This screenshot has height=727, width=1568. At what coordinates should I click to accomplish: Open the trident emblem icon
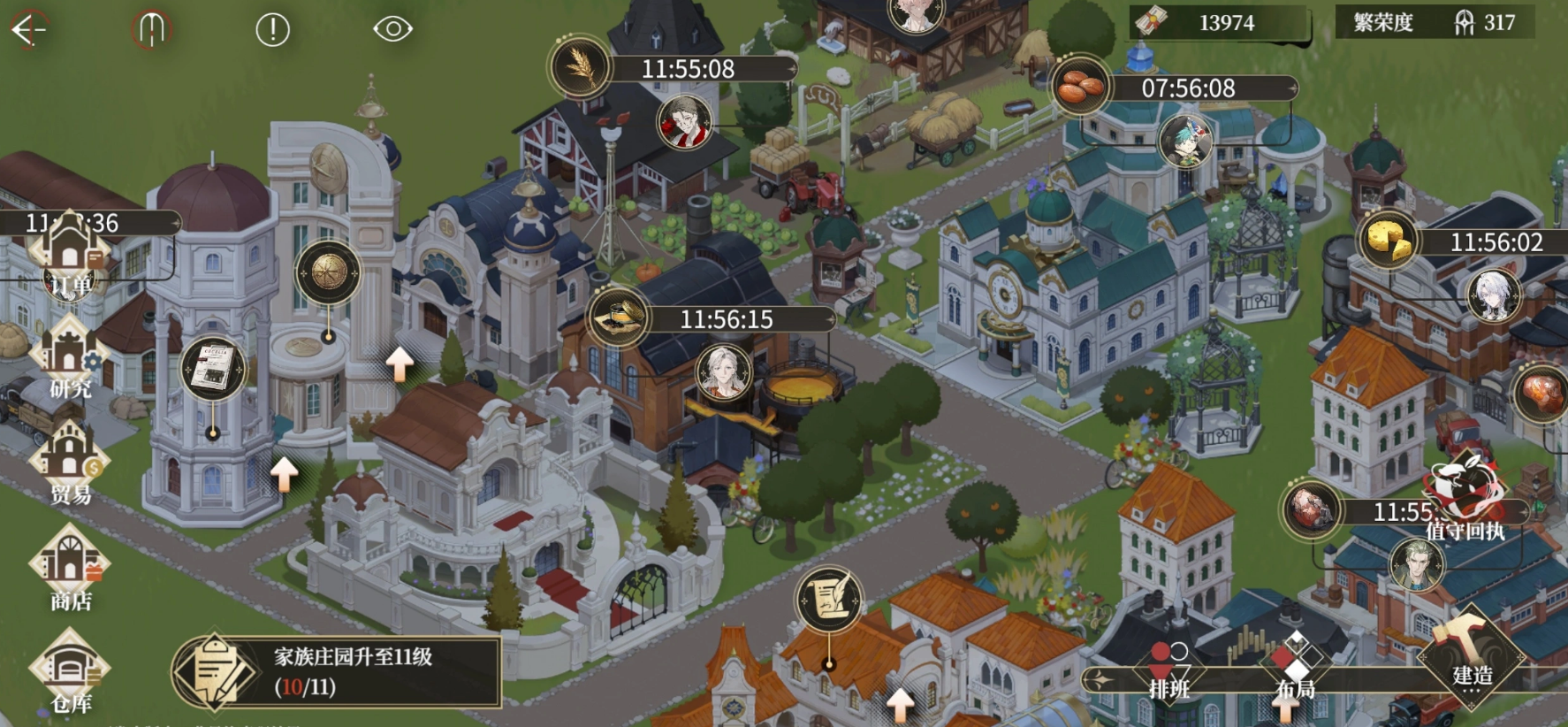tap(151, 29)
